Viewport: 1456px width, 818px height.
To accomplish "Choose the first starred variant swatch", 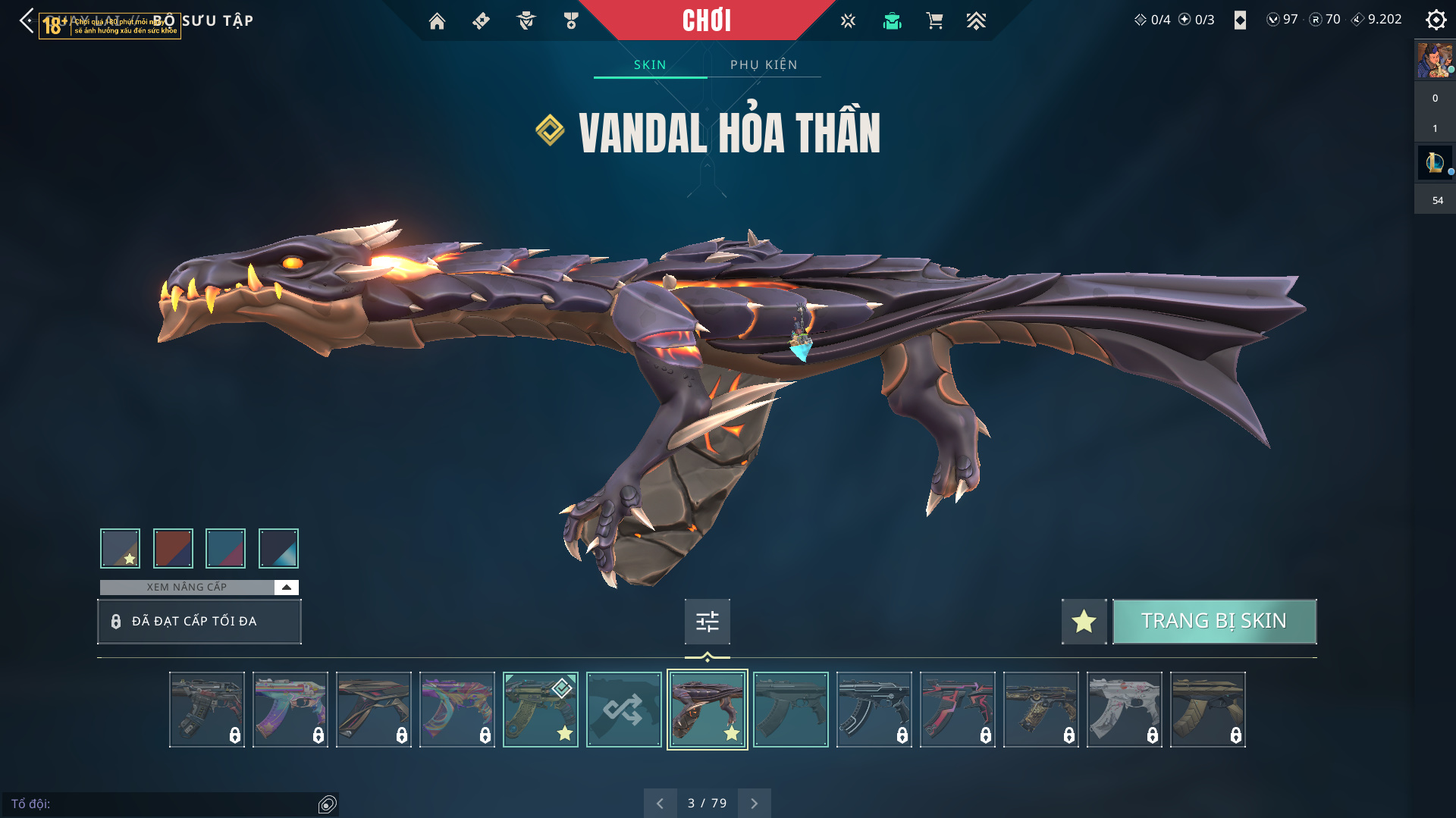I will click(120, 548).
